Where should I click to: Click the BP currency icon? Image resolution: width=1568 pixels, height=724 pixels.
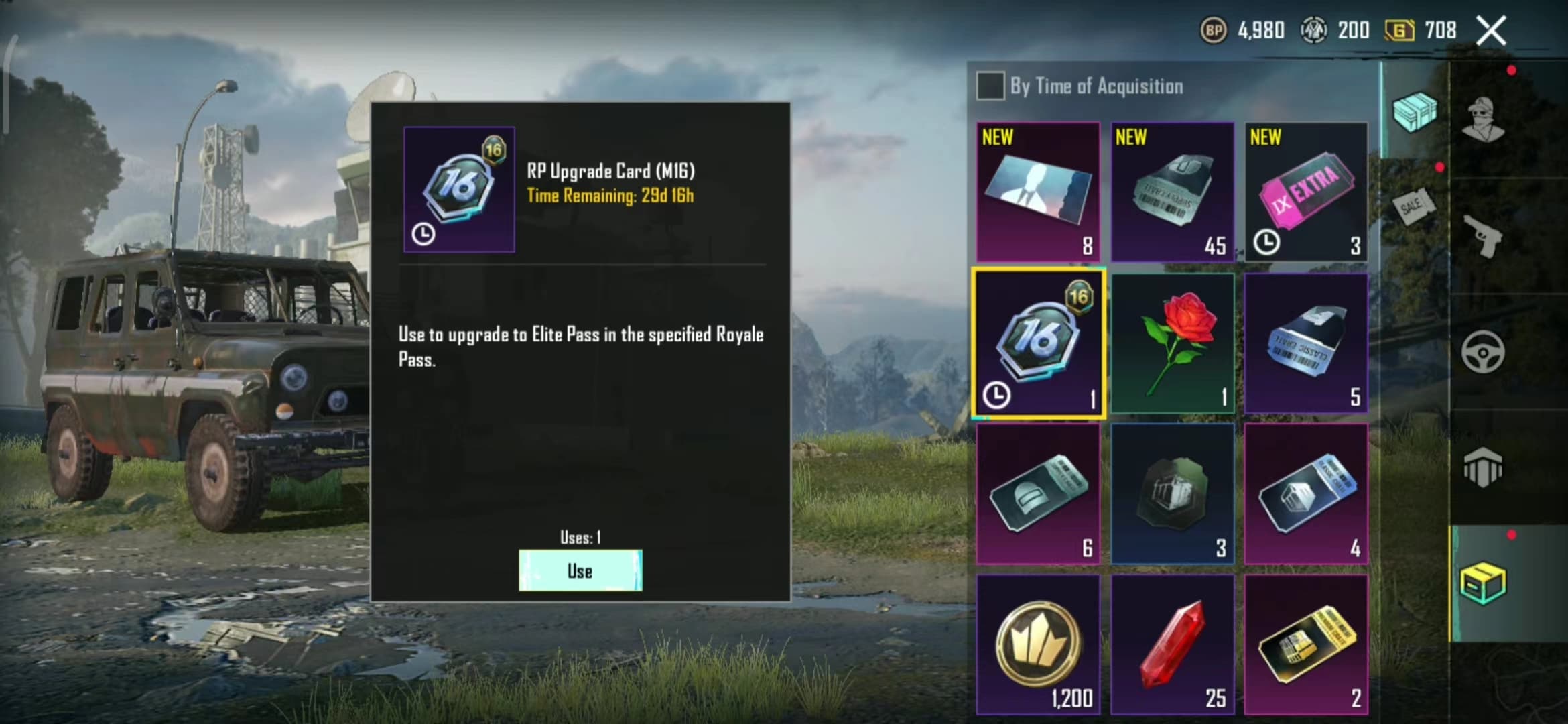[x=1214, y=30]
